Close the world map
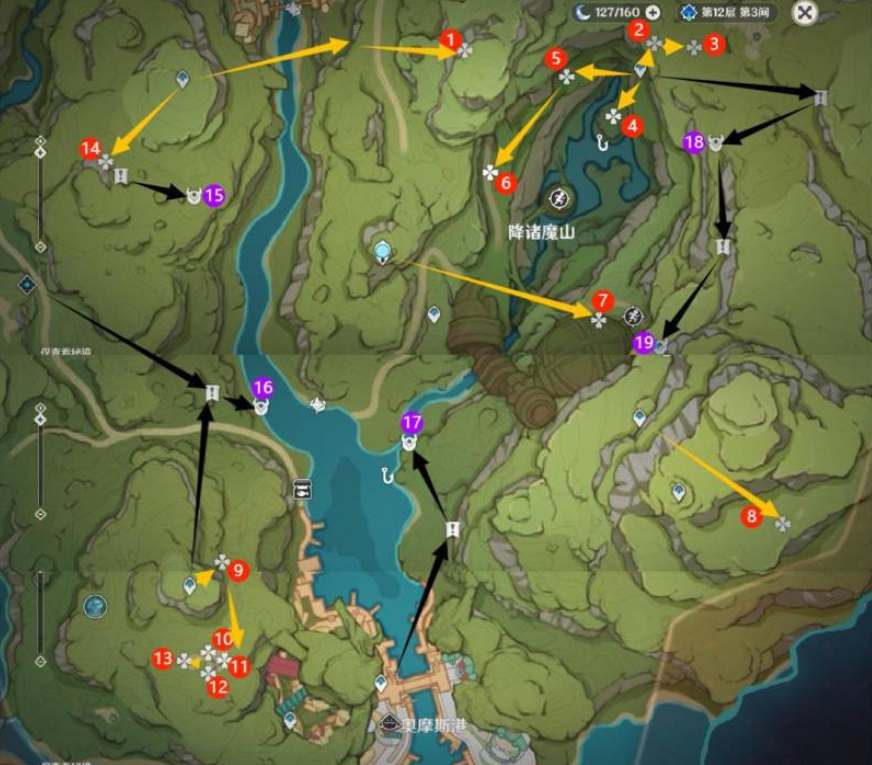Image resolution: width=872 pixels, height=765 pixels. coord(805,13)
